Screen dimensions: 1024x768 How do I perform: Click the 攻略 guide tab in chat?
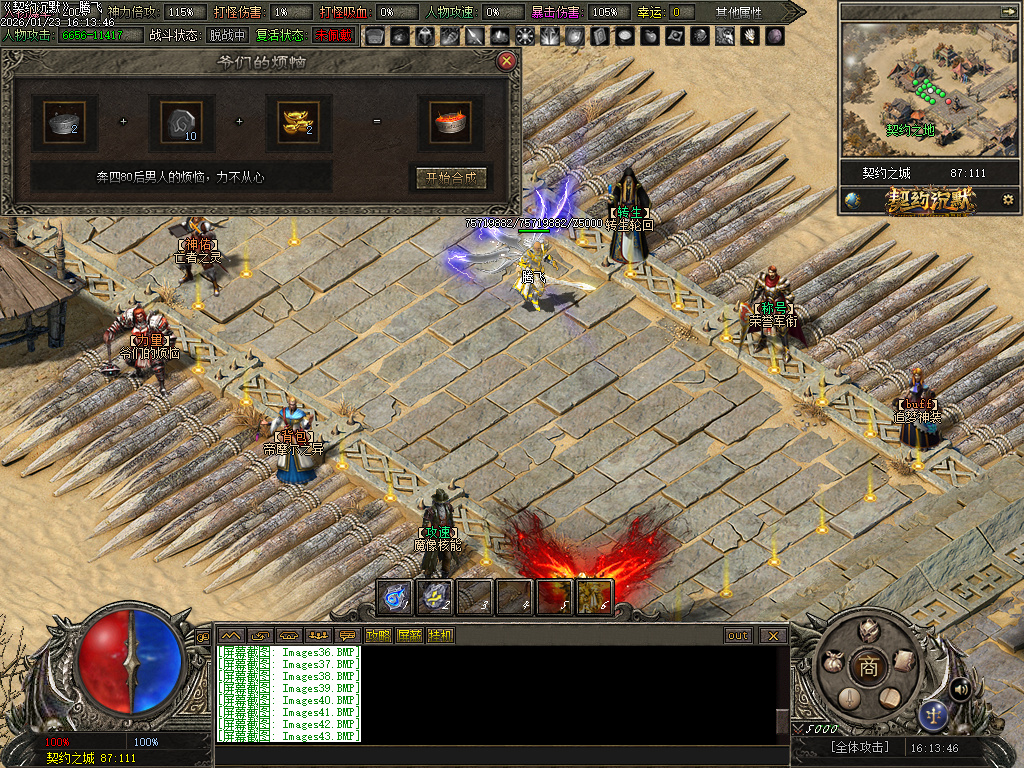[x=378, y=635]
